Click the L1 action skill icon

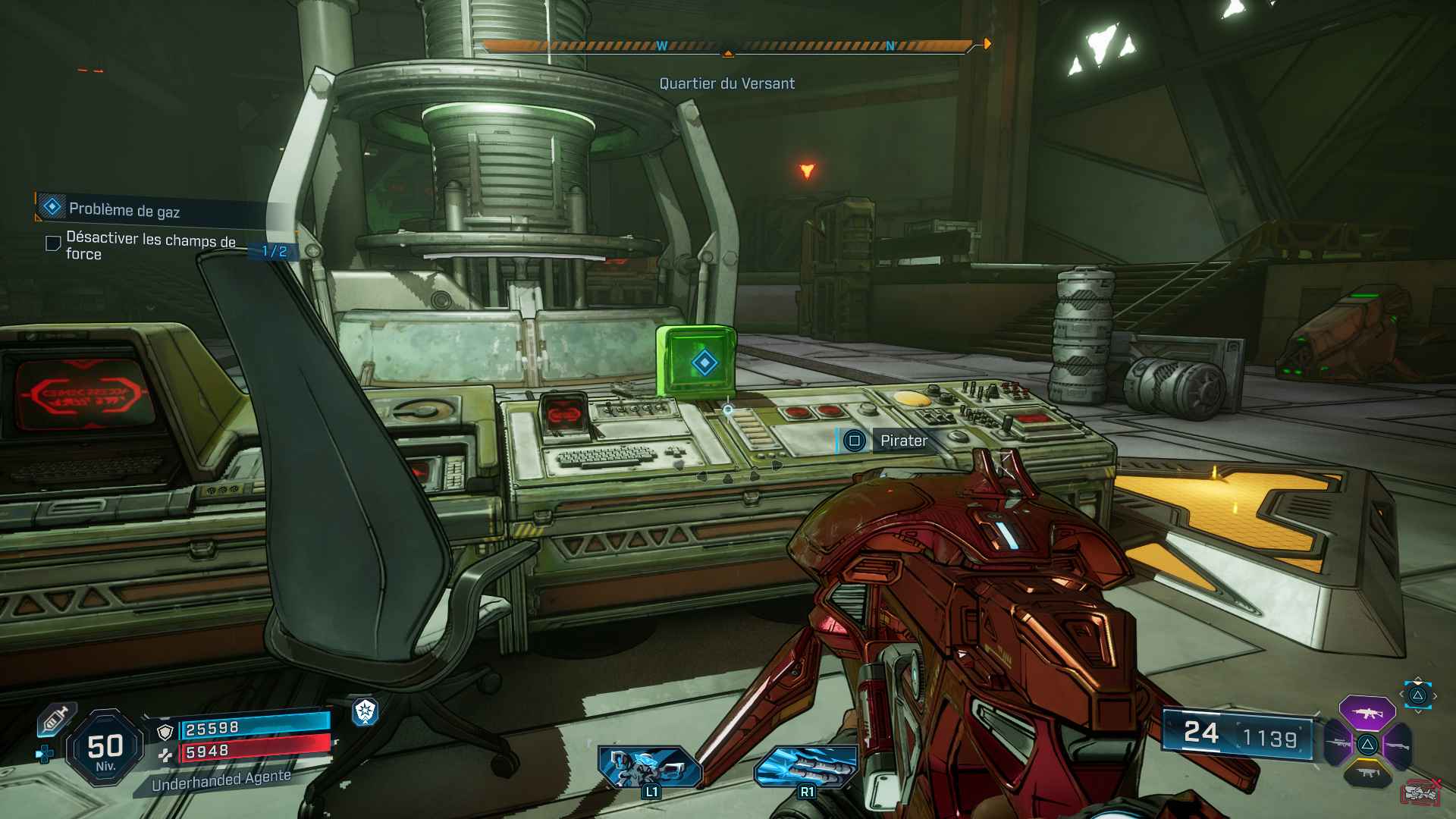click(x=648, y=767)
